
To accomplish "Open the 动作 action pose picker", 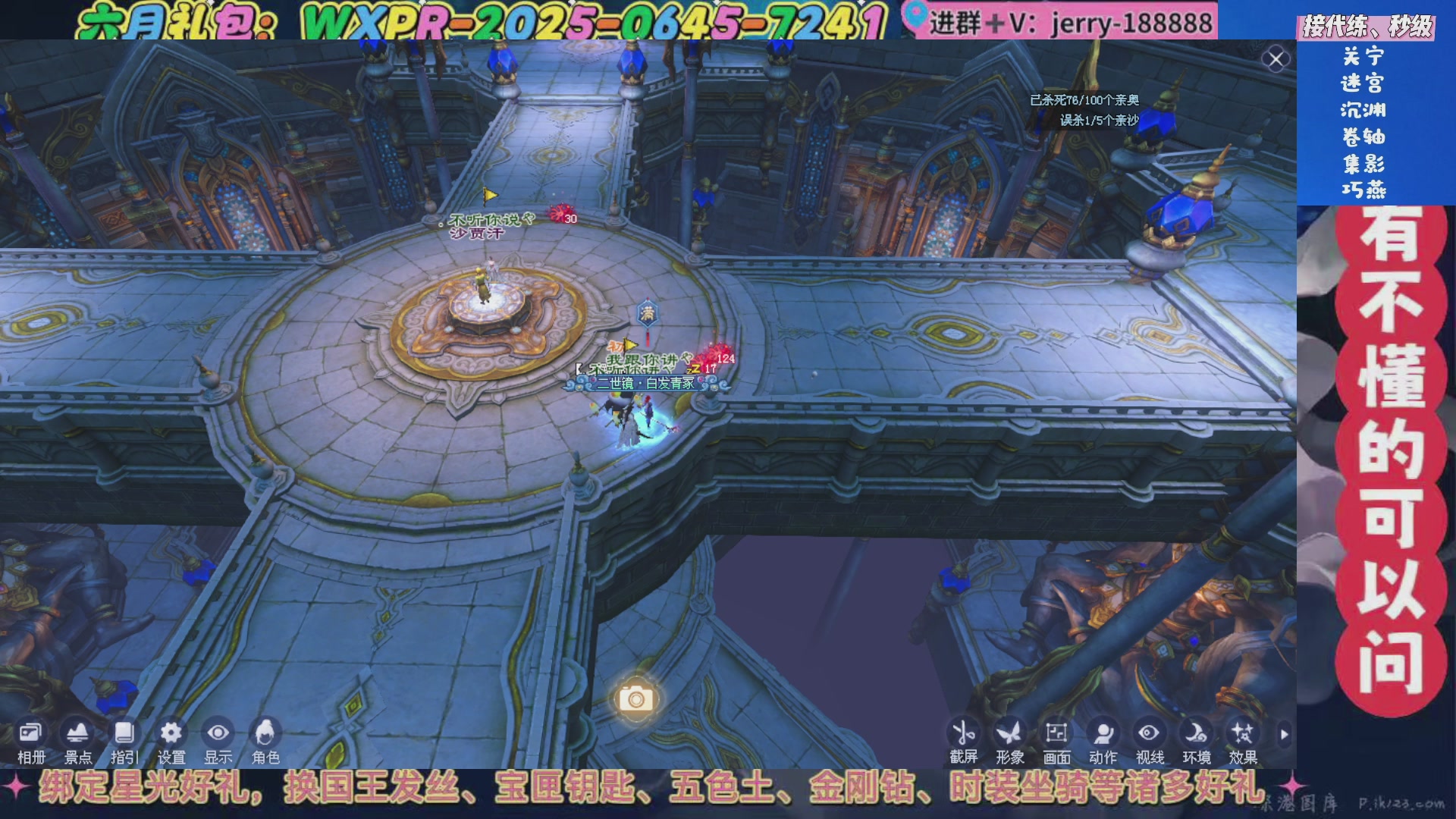I will (x=1102, y=733).
